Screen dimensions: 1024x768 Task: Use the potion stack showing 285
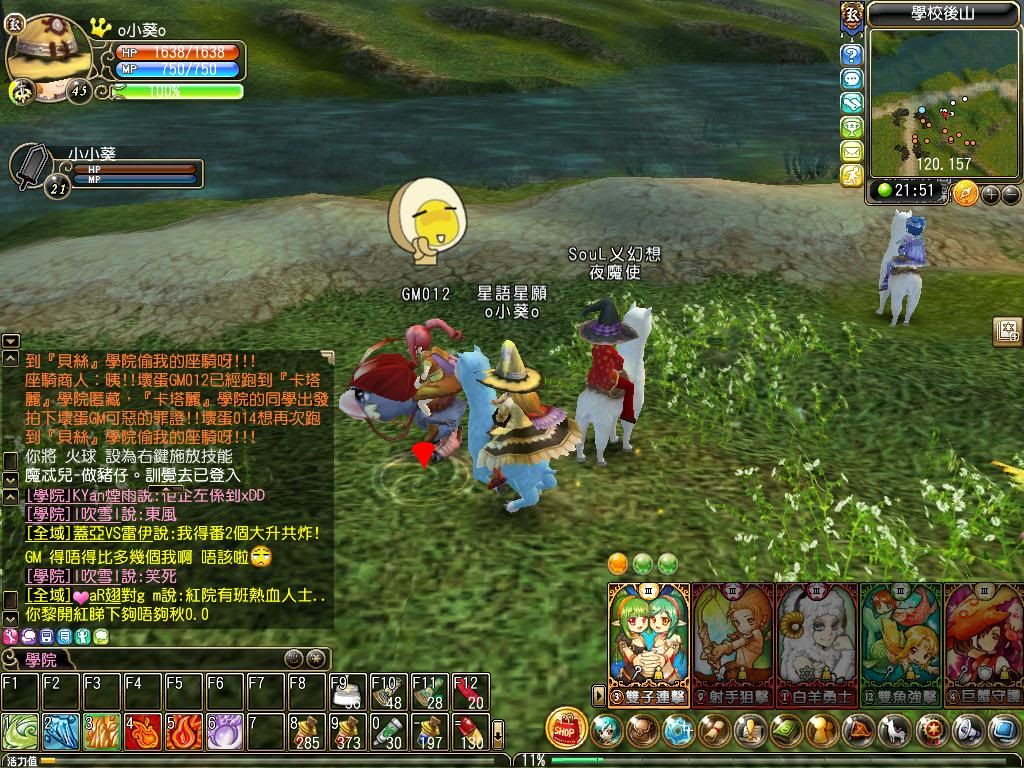306,733
